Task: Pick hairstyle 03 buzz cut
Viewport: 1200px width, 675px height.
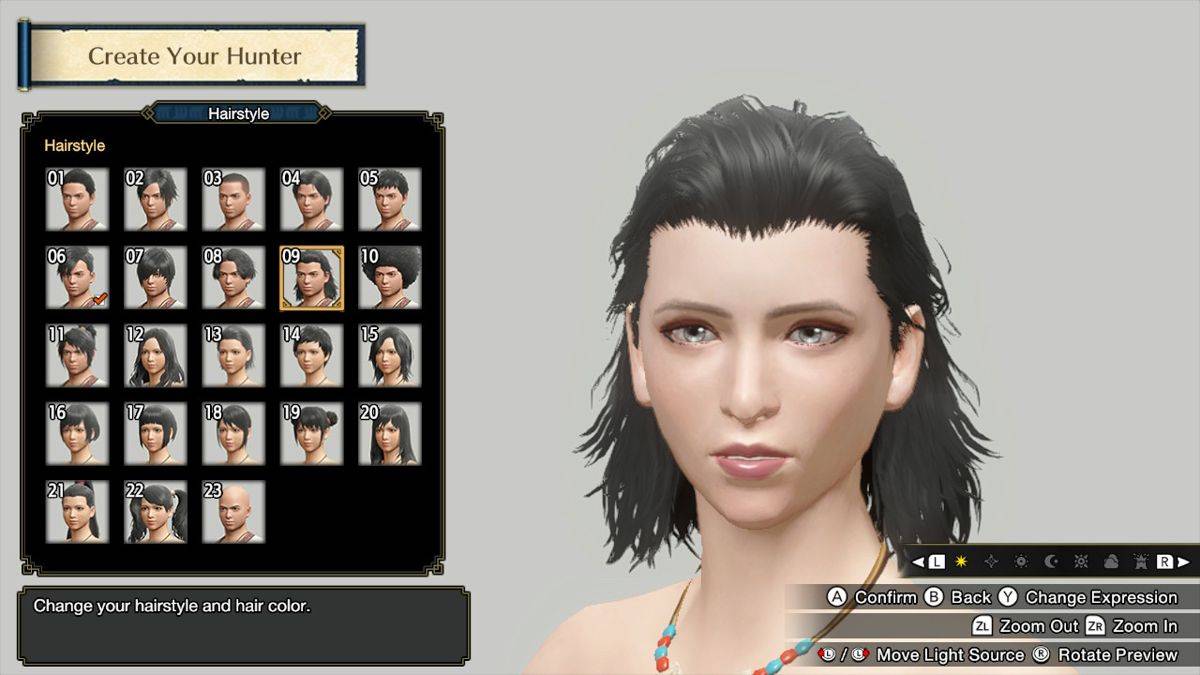Action: coord(233,199)
